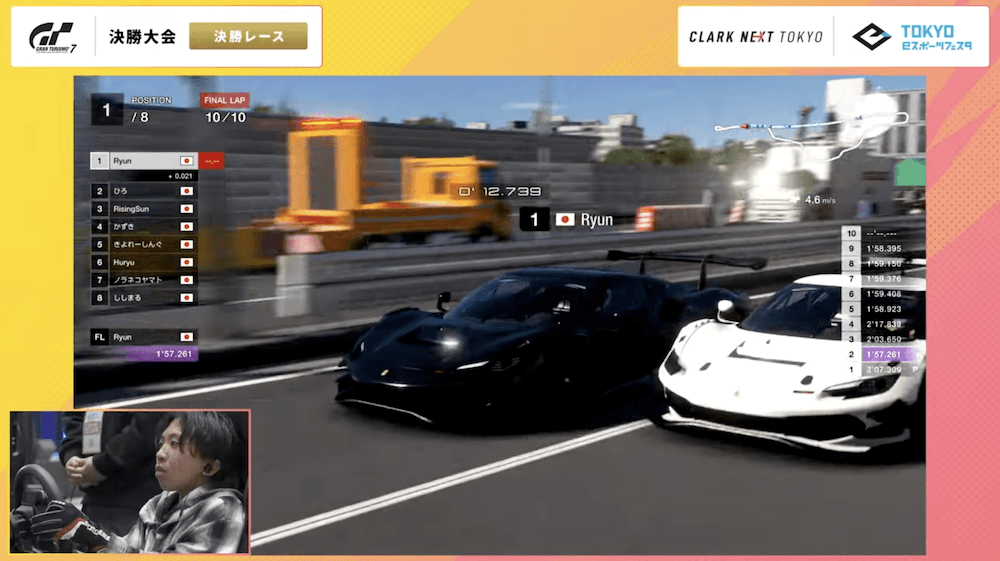Screen dimensions: 1000x561
Task: Click the Clark Next Tokyo logo
Action: pyautogui.click(x=755, y=37)
